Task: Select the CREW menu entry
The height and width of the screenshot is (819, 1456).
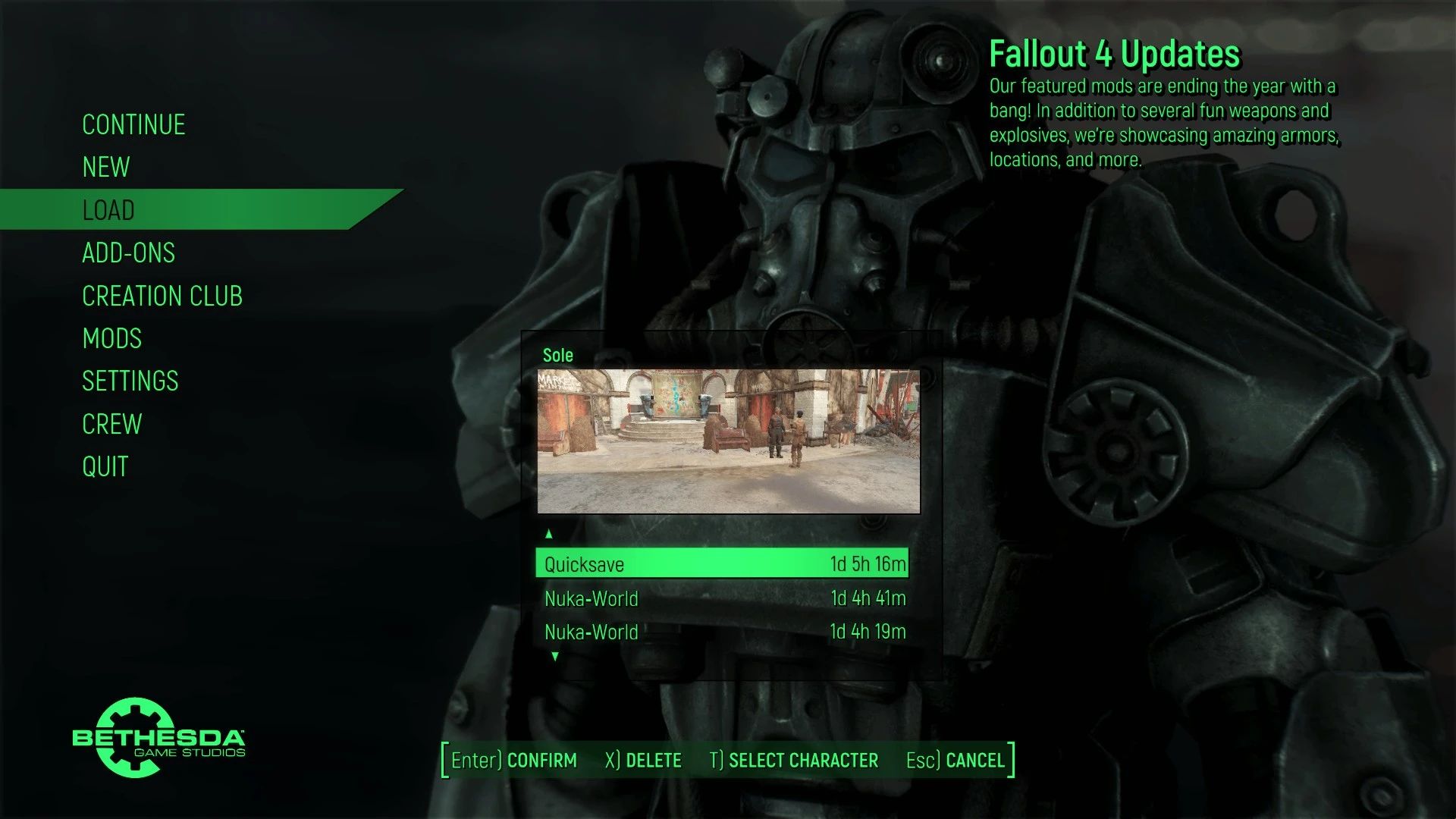Action: click(x=112, y=424)
